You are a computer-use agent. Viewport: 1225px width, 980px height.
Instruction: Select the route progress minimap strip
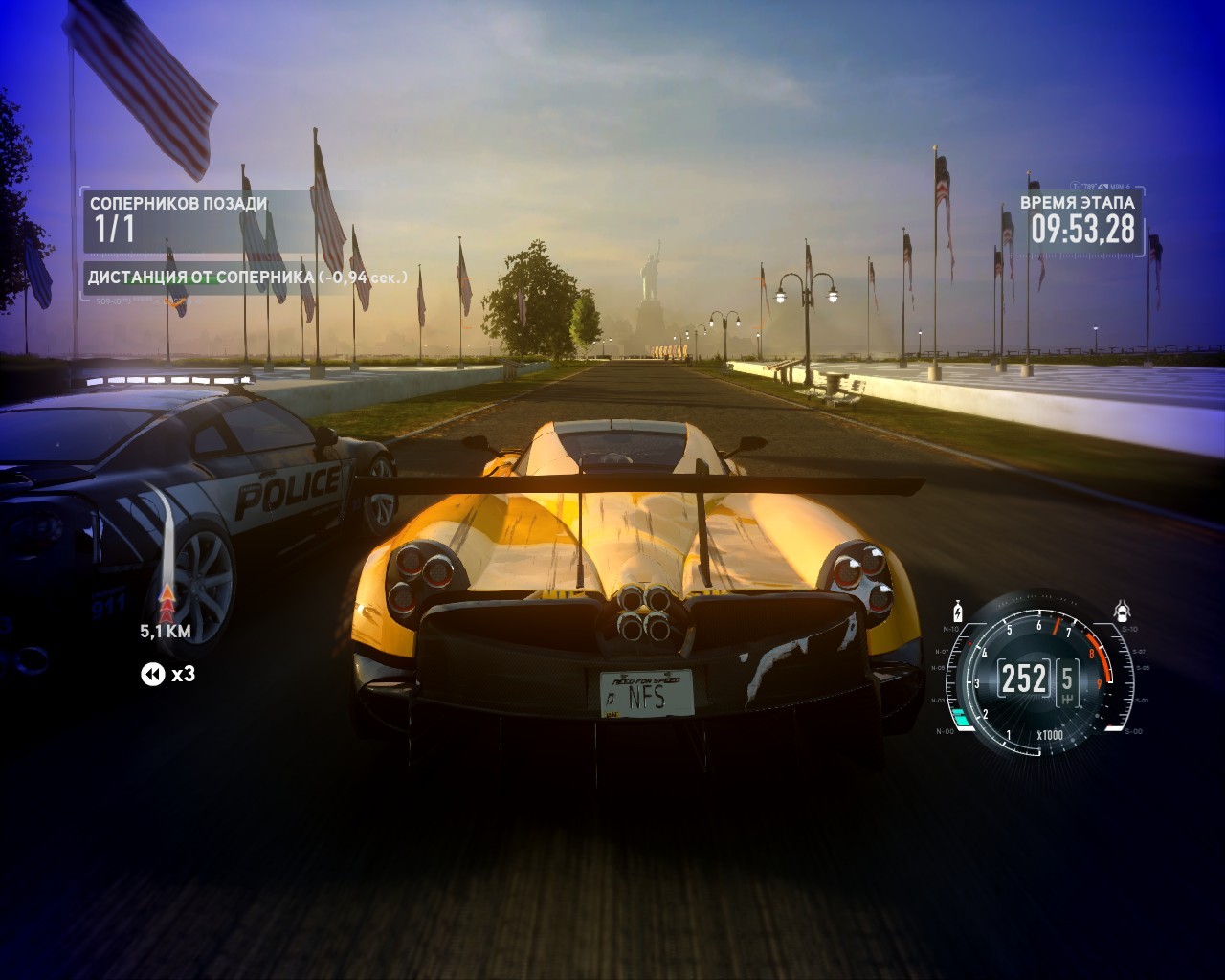pos(167,555)
